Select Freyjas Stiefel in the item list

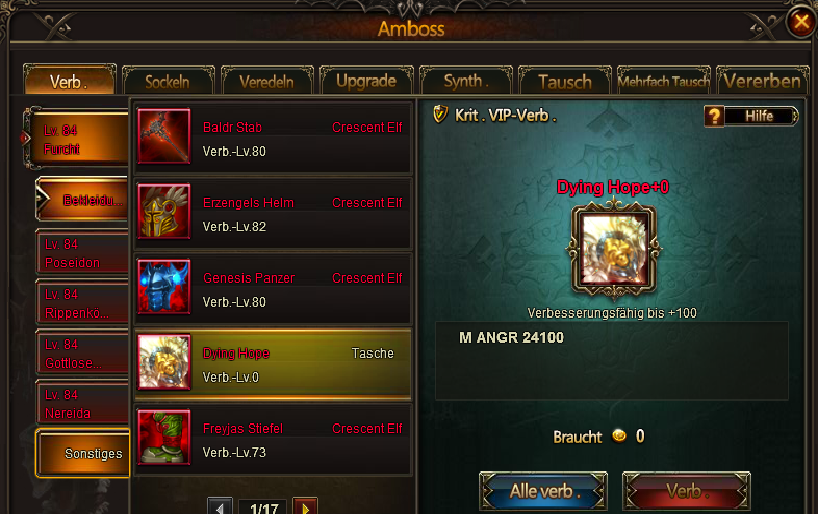272,439
